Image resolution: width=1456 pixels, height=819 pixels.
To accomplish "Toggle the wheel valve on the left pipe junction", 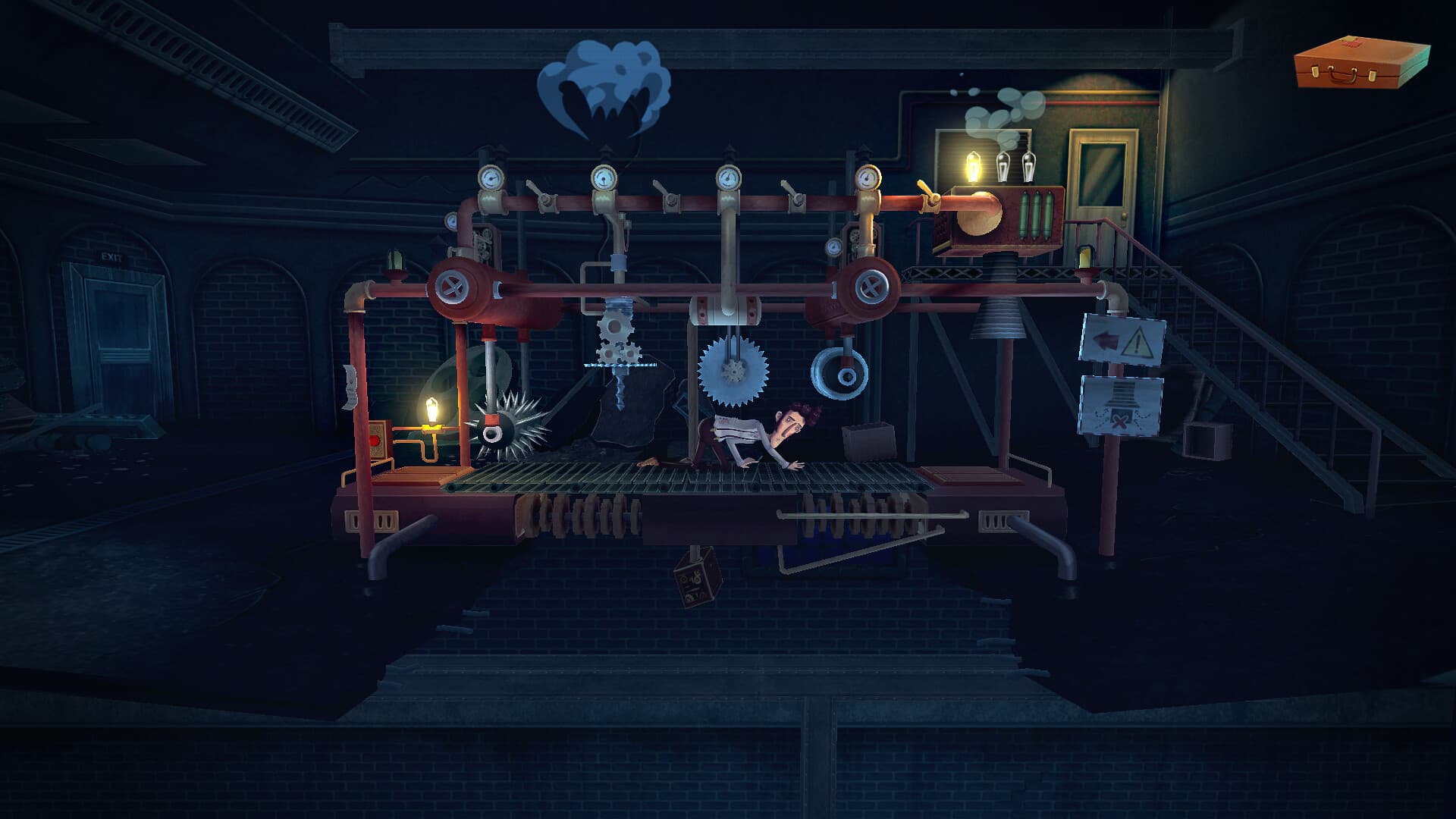I will (452, 288).
